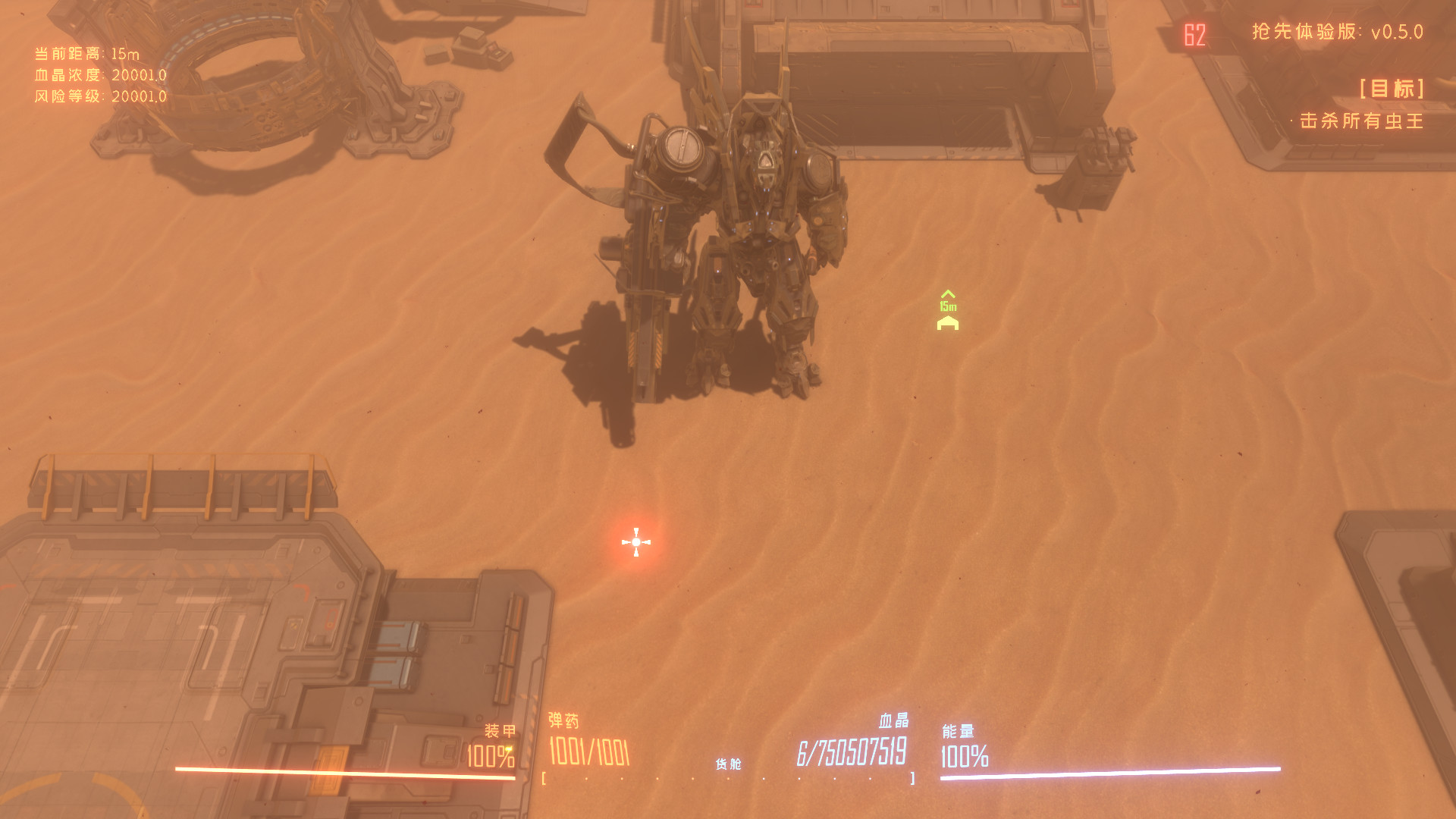Click the upward chevron above the 15m marker
Image resolution: width=1456 pixels, height=819 pixels.
click(x=948, y=293)
